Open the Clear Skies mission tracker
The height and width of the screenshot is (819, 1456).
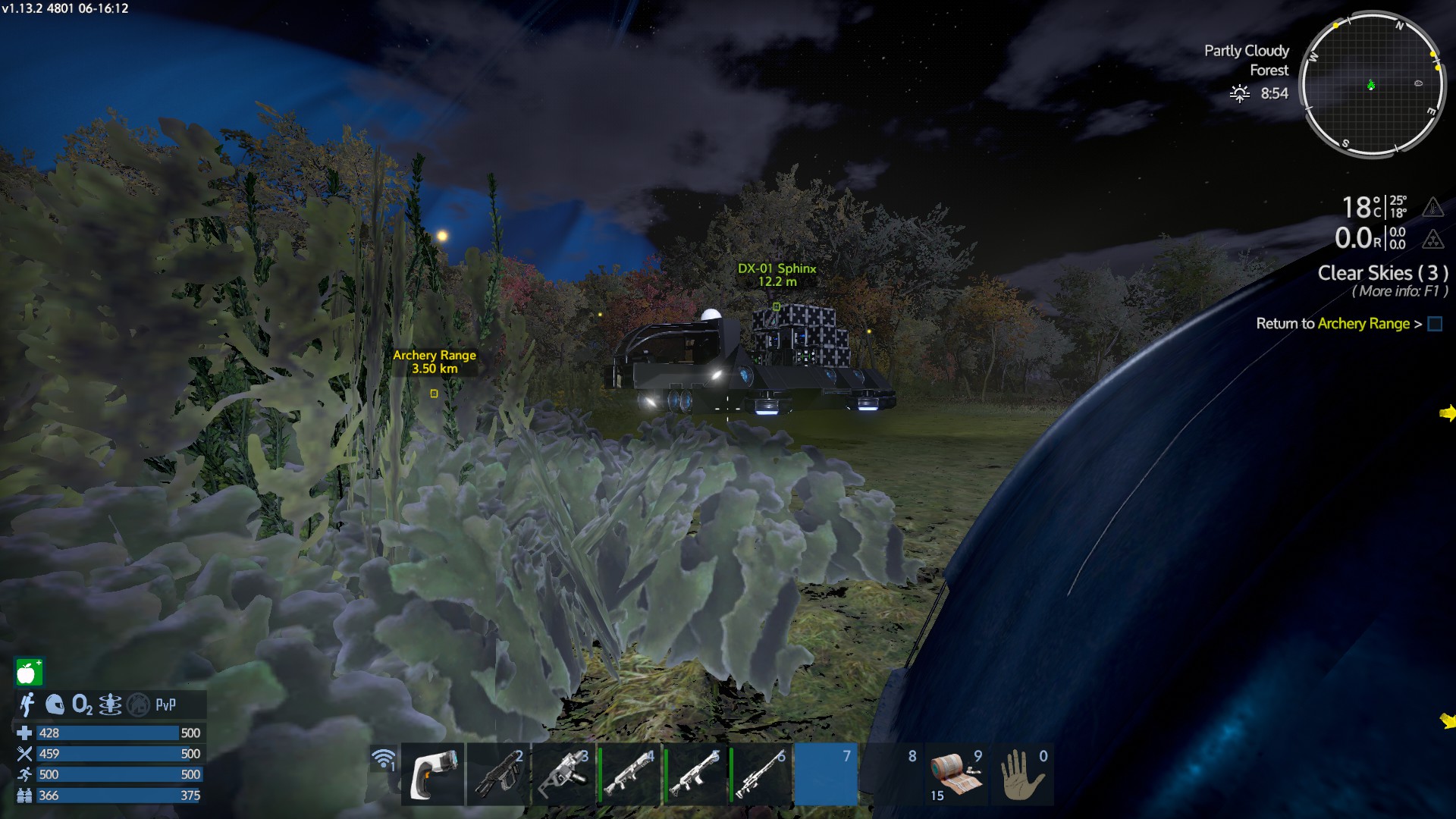click(1382, 273)
